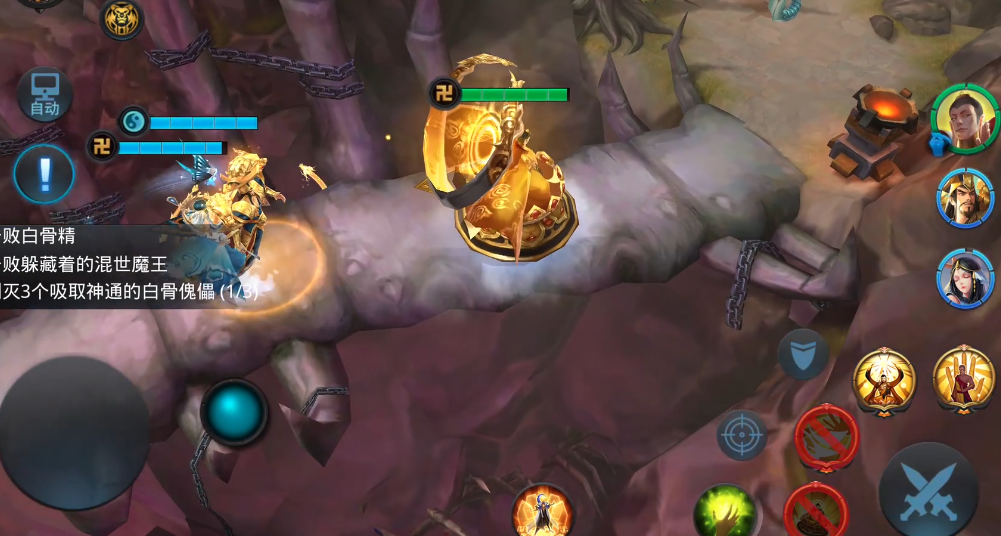Use the golden praying monk skill
The height and width of the screenshot is (536, 1001).
[884, 381]
